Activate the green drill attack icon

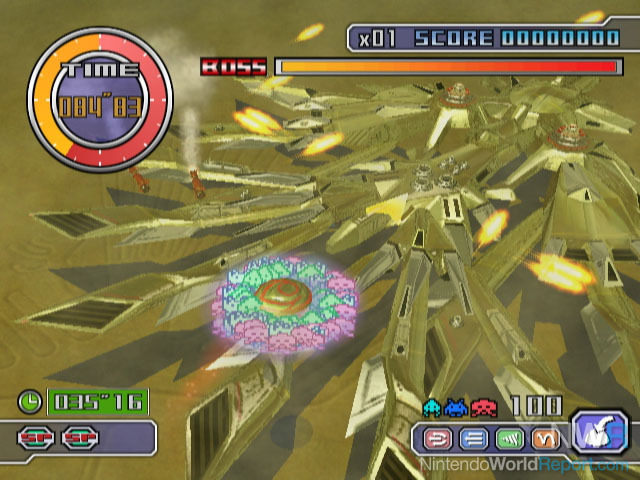[x=510, y=437]
